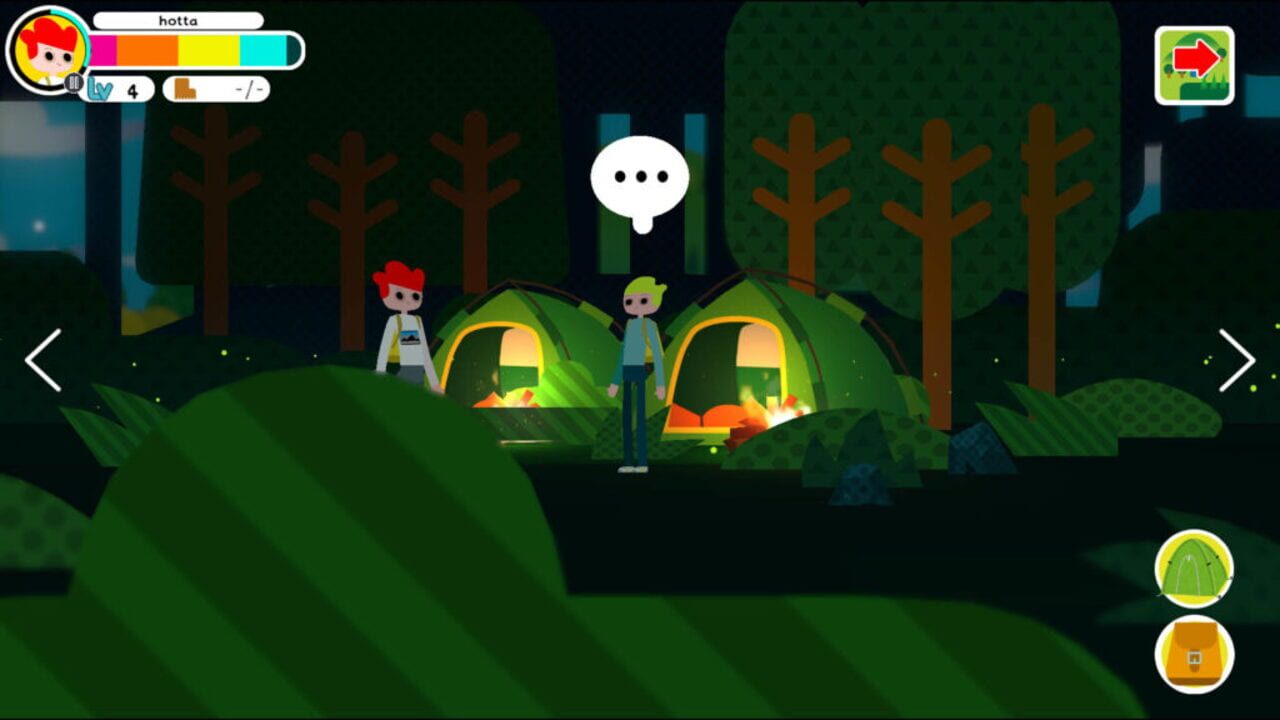Viewport: 1280px width, 720px height.
Task: Tap the tree icon inside the exit button
Action: coord(1170,70)
